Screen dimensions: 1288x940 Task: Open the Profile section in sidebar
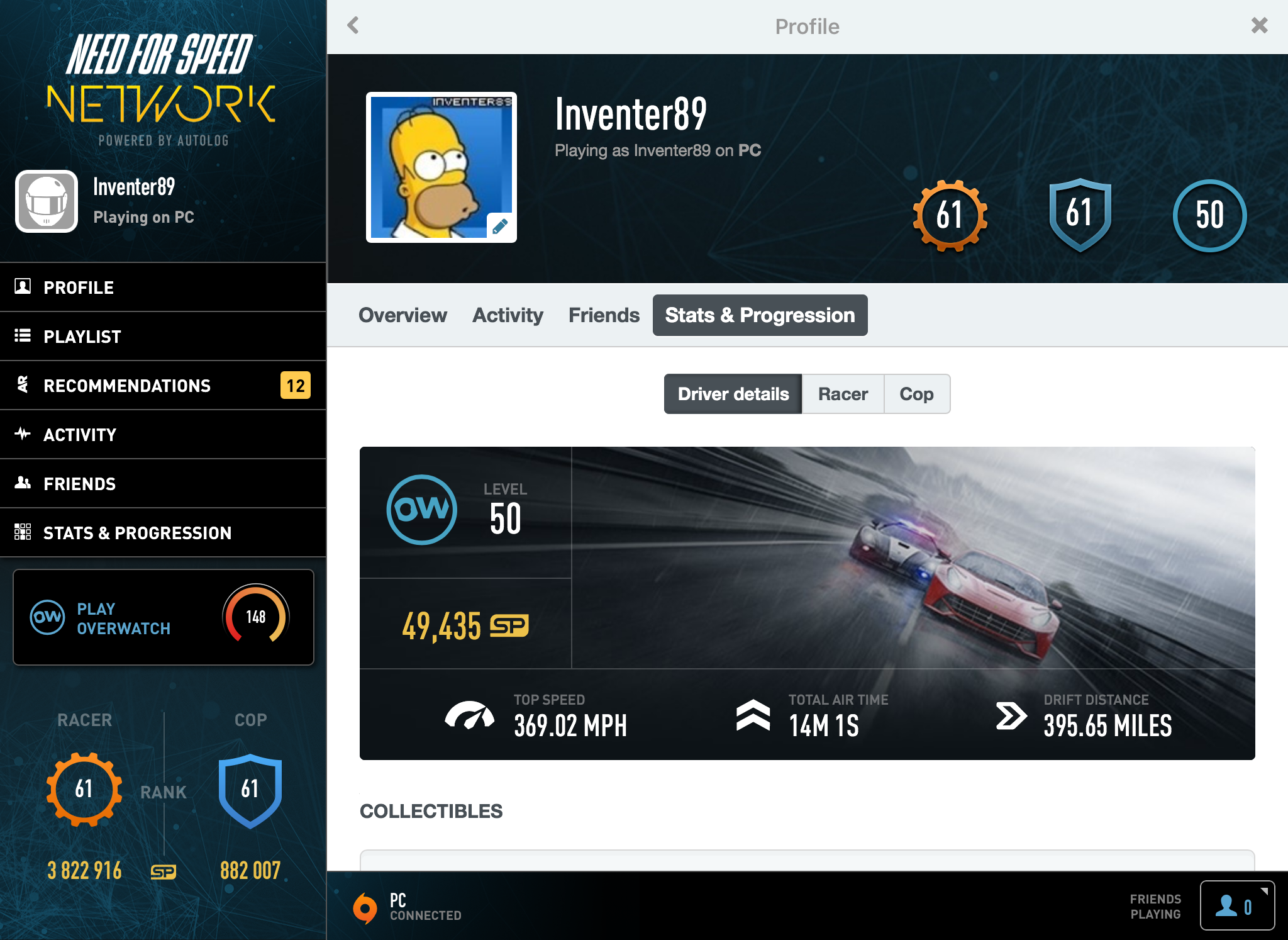click(77, 288)
